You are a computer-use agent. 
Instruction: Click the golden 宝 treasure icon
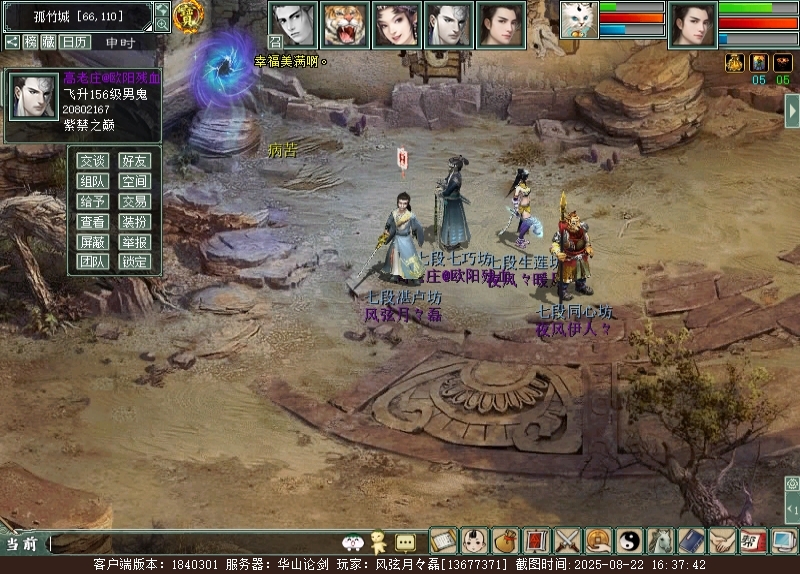coord(188,16)
